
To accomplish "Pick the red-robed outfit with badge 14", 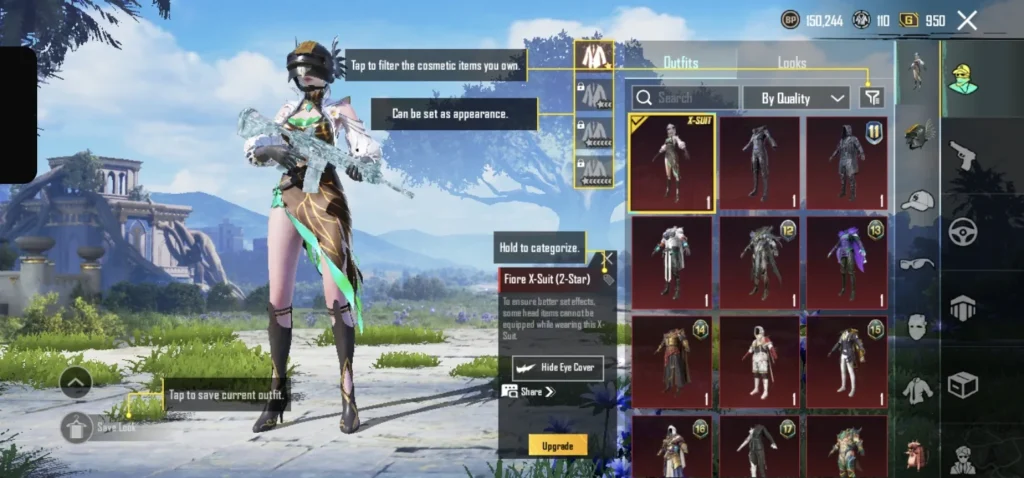I will coord(671,361).
